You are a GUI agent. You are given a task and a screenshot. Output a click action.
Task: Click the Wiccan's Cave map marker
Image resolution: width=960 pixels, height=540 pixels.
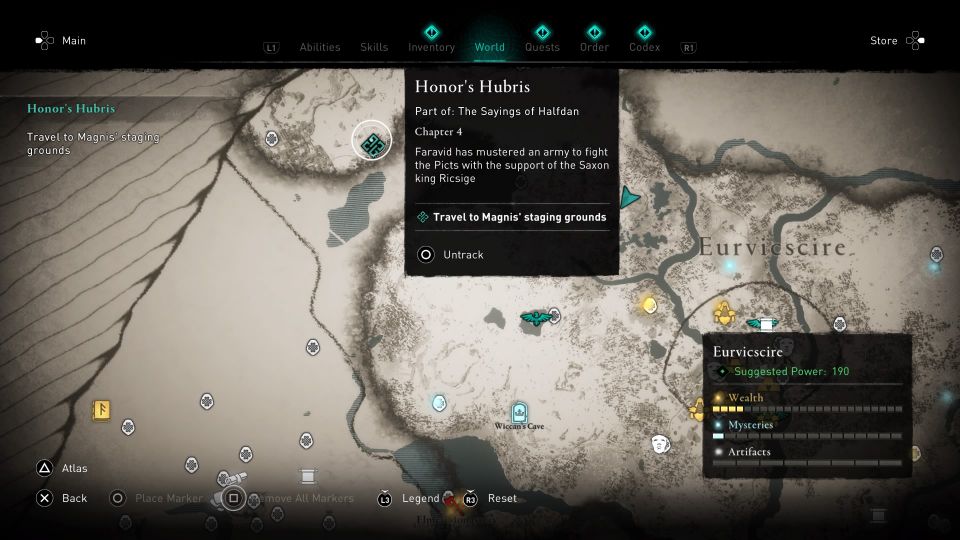(x=518, y=413)
